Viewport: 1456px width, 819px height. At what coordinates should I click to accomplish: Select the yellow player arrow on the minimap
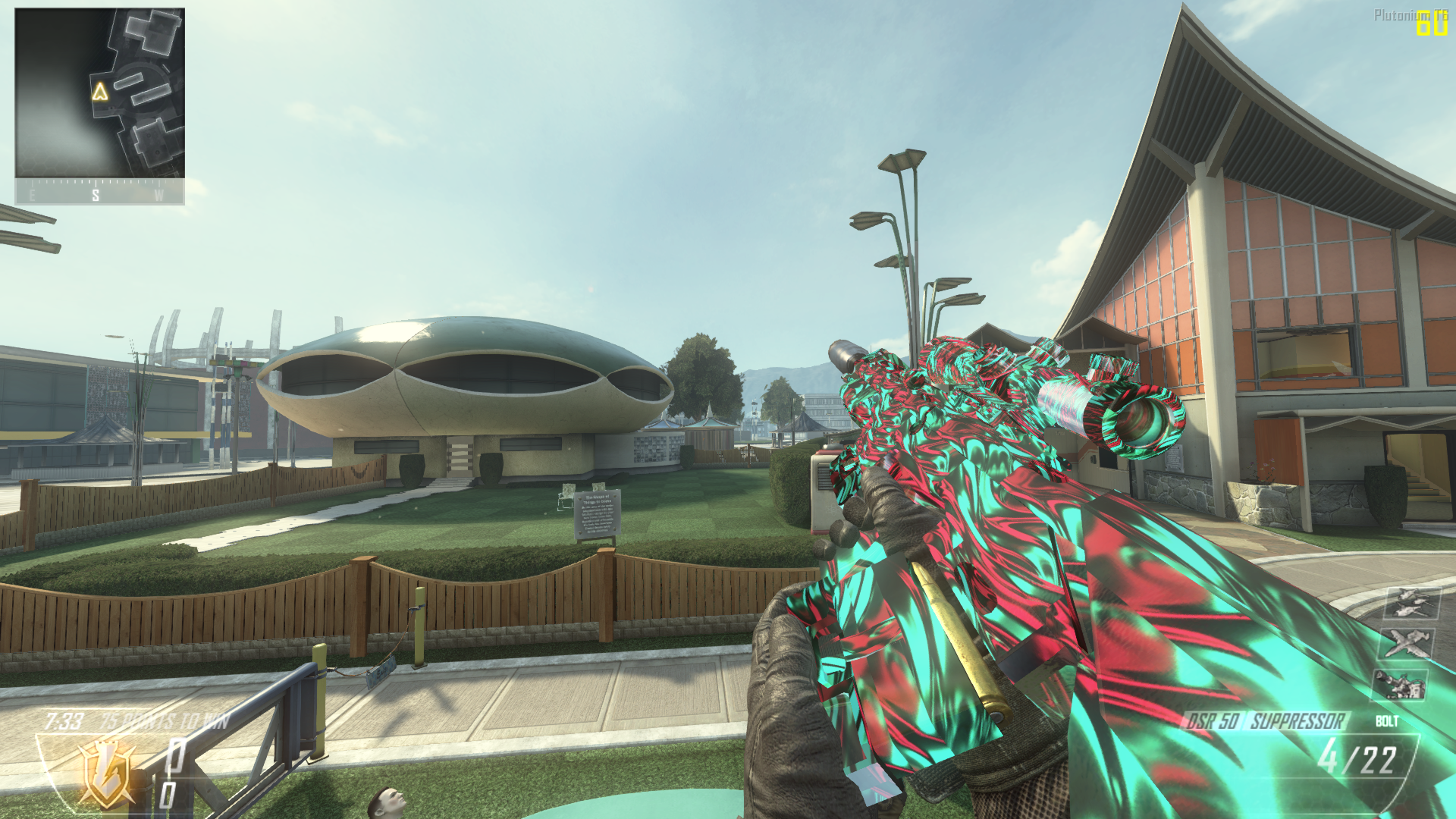[x=100, y=92]
